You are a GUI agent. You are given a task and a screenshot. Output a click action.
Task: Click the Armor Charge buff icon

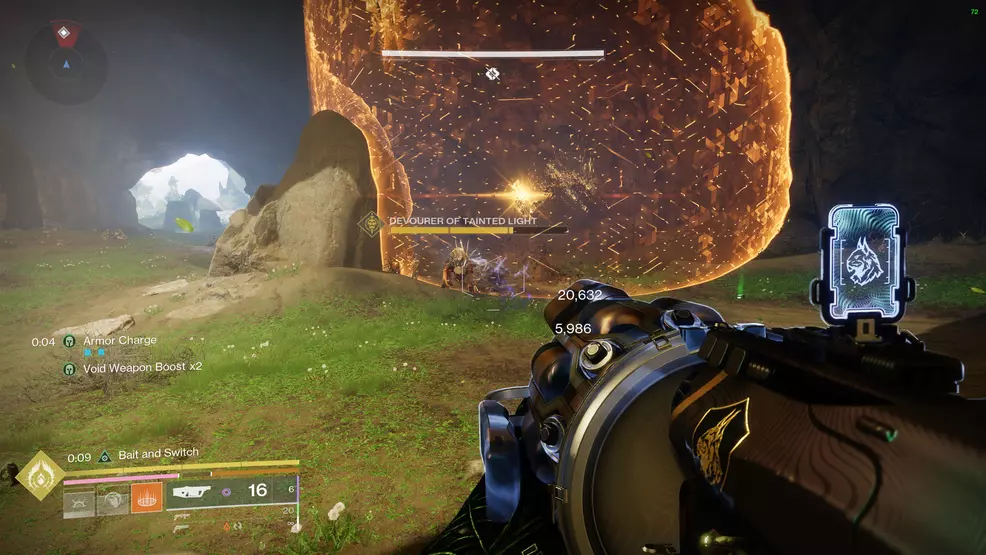69,341
